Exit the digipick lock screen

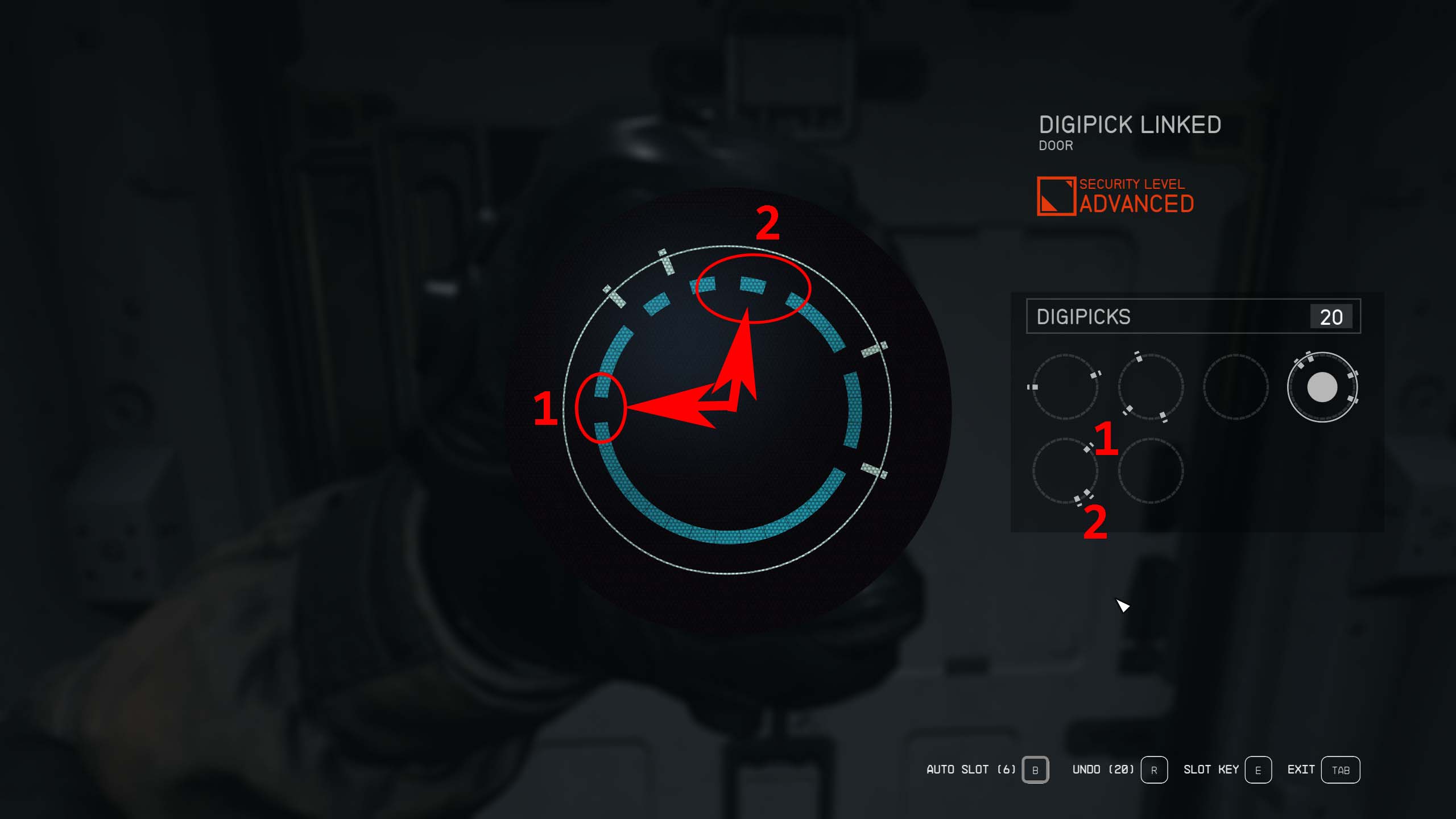1340,770
